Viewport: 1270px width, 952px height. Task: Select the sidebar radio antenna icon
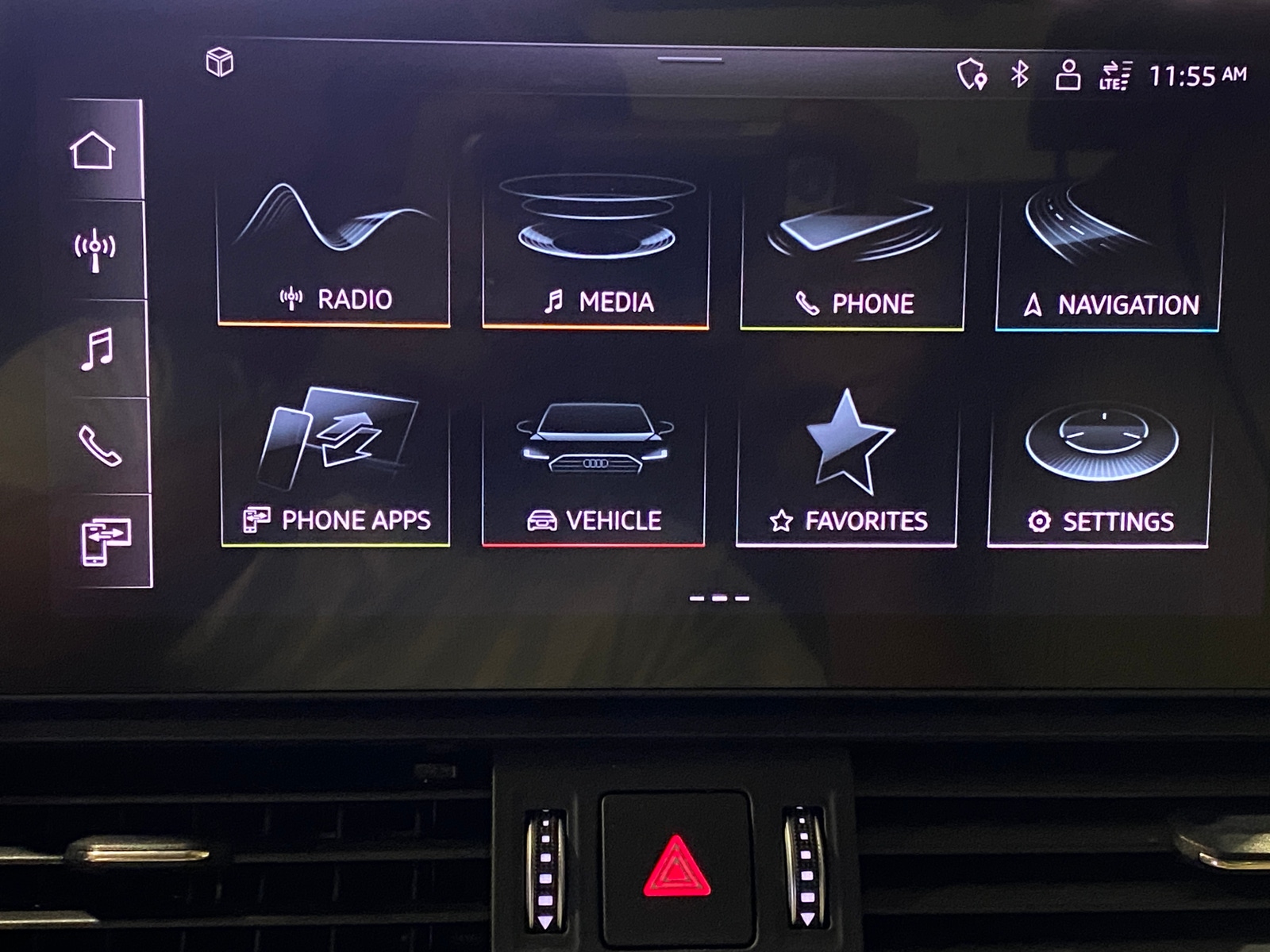coord(95,250)
